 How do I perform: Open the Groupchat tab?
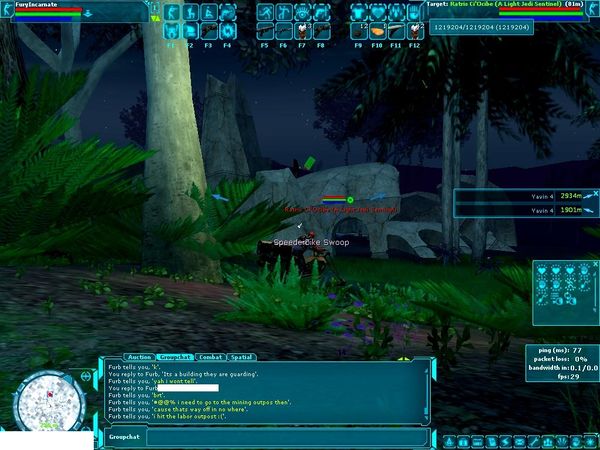(175, 357)
